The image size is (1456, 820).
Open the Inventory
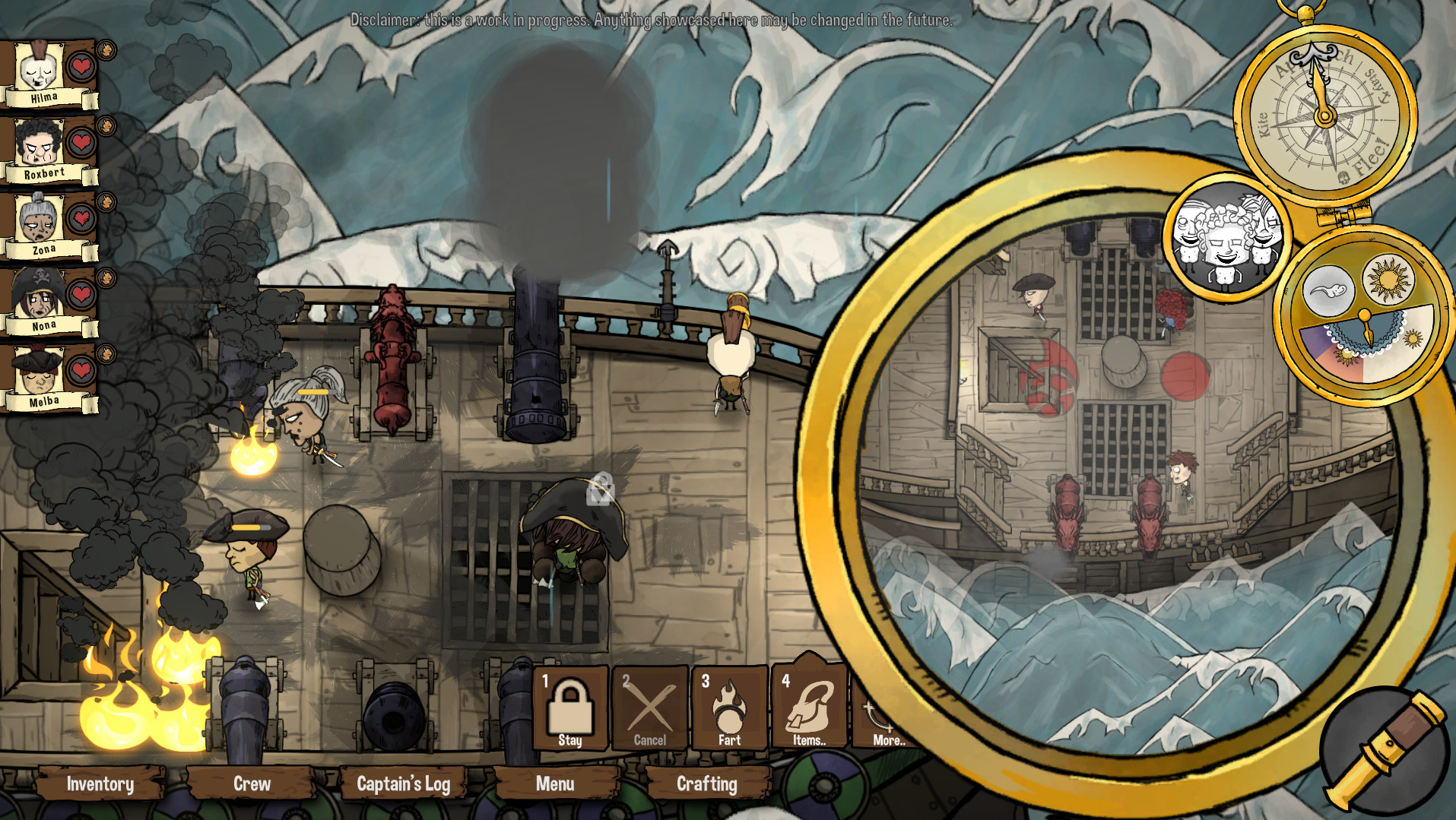(x=100, y=784)
